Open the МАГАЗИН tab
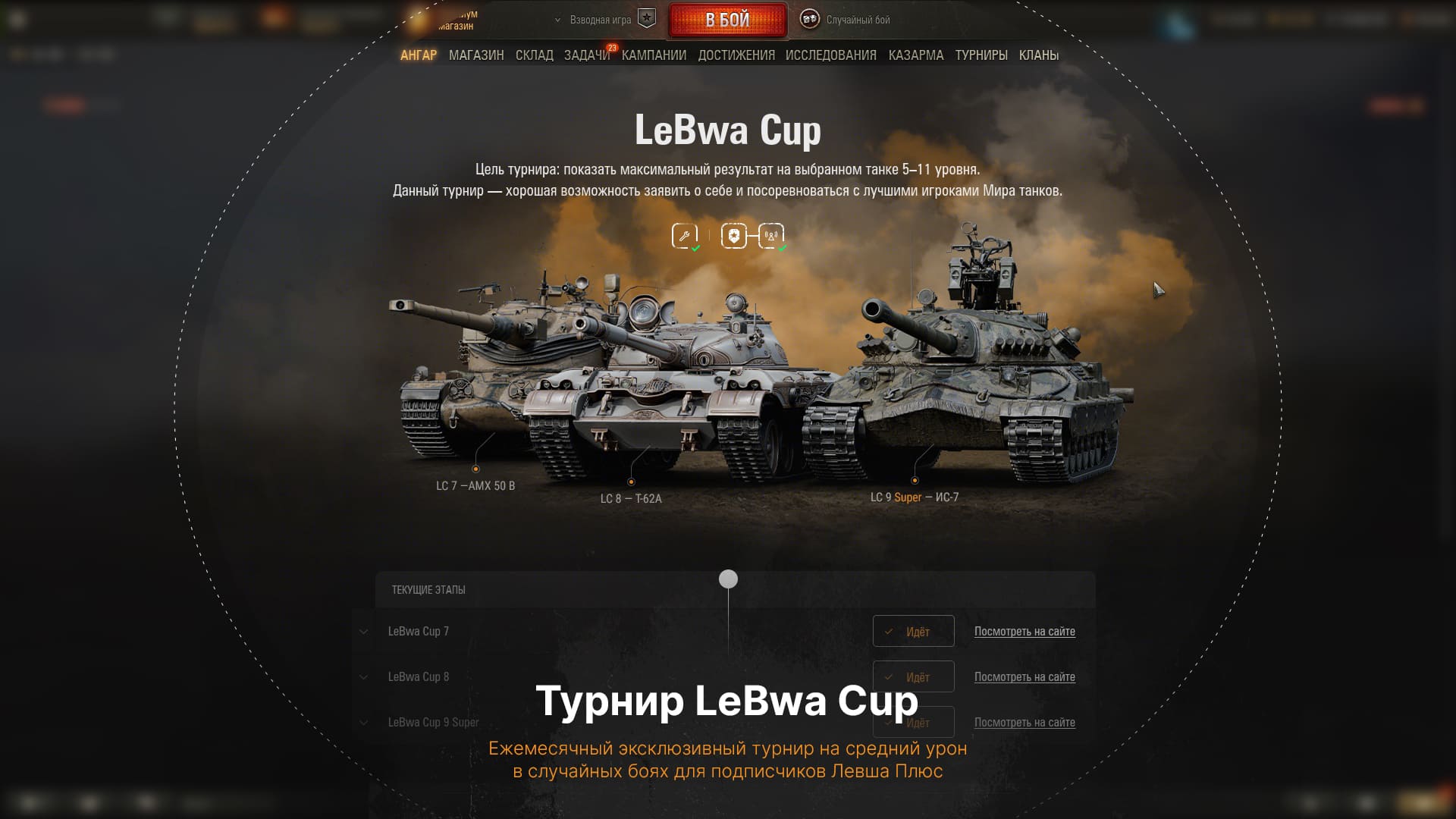Image resolution: width=1456 pixels, height=819 pixels. 476,55
